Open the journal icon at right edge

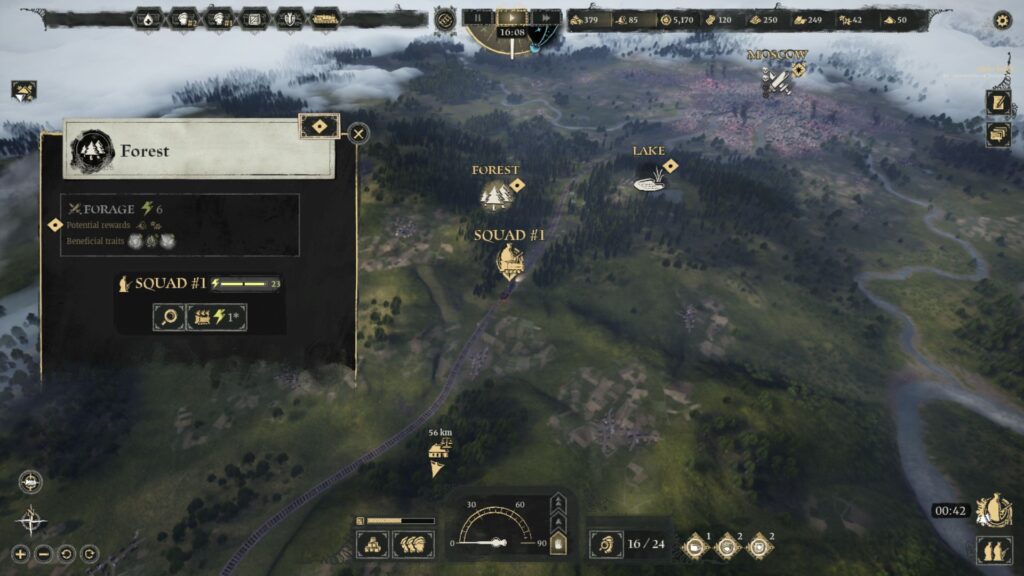click(x=998, y=102)
